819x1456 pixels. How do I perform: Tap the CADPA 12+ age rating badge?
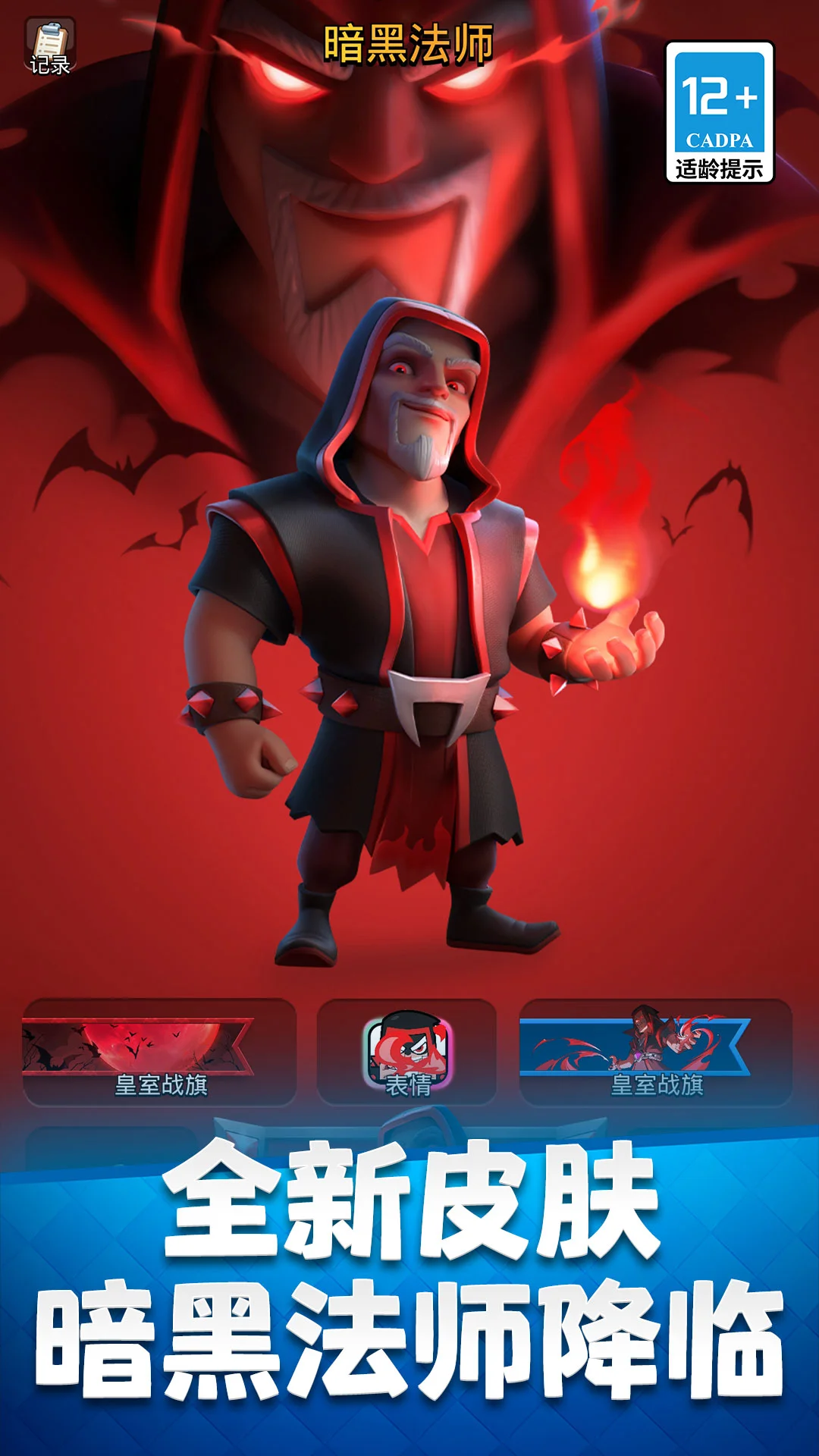coord(719,112)
